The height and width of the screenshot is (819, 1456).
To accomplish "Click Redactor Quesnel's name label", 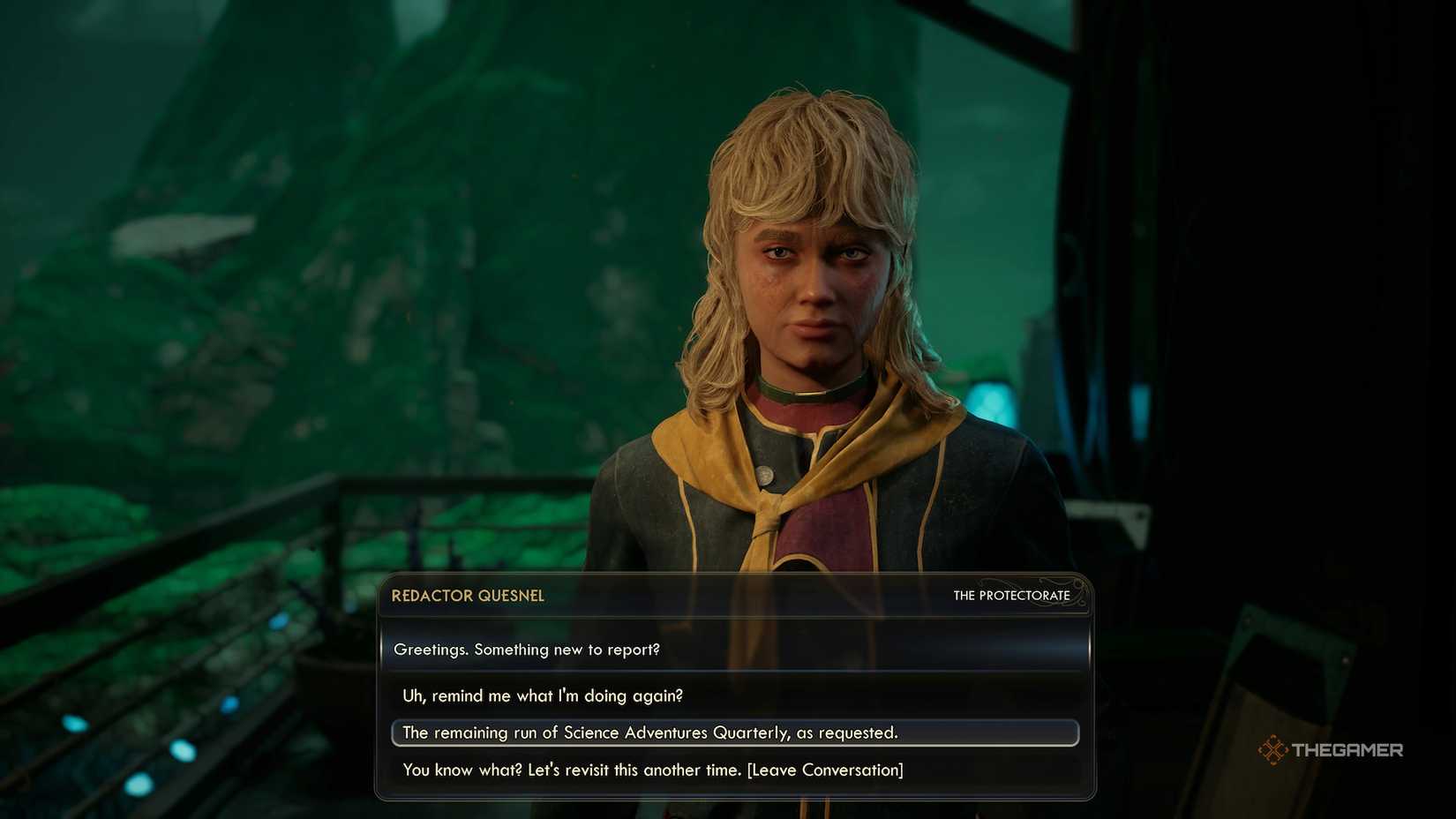I will (467, 596).
